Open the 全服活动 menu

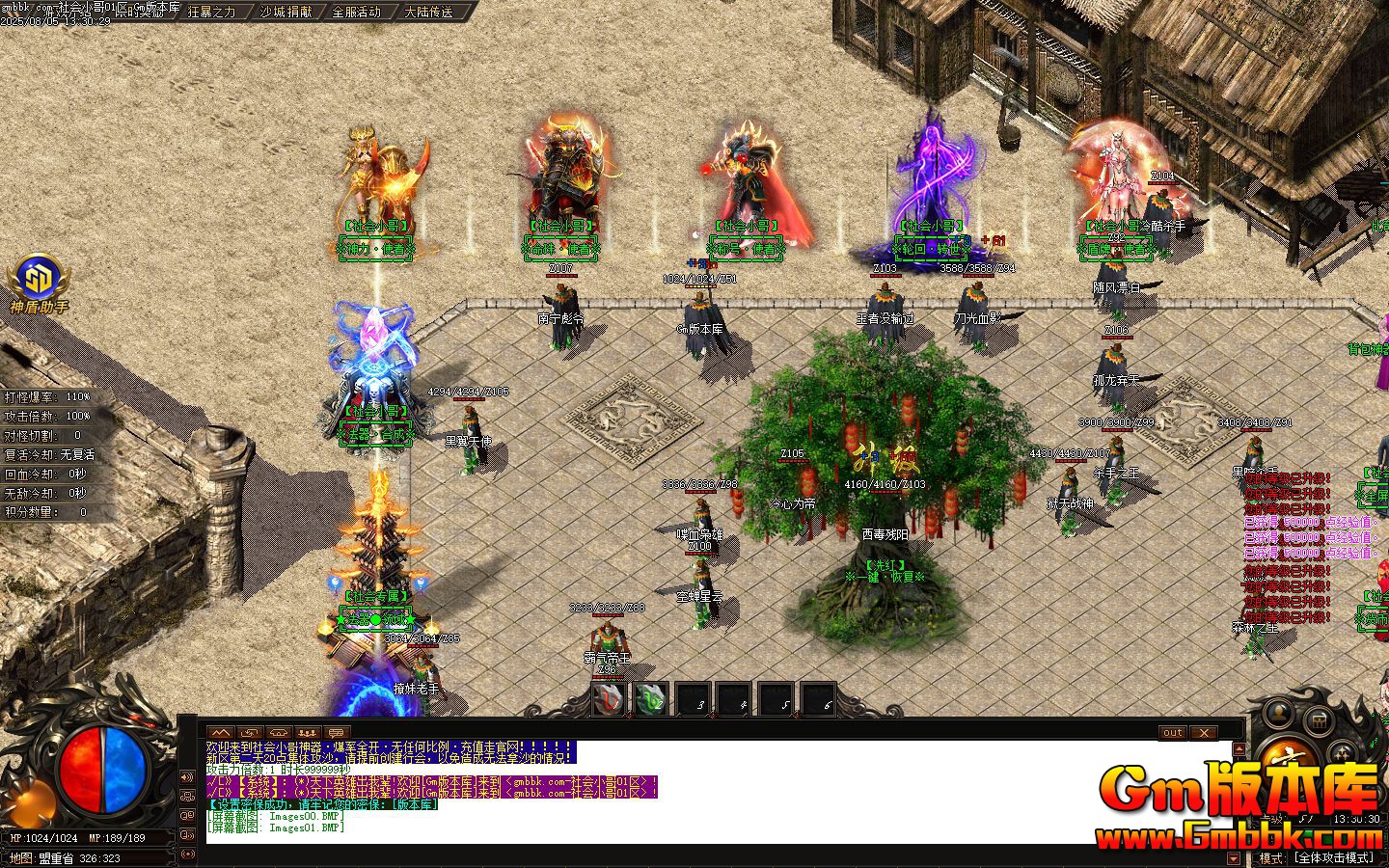(356, 12)
